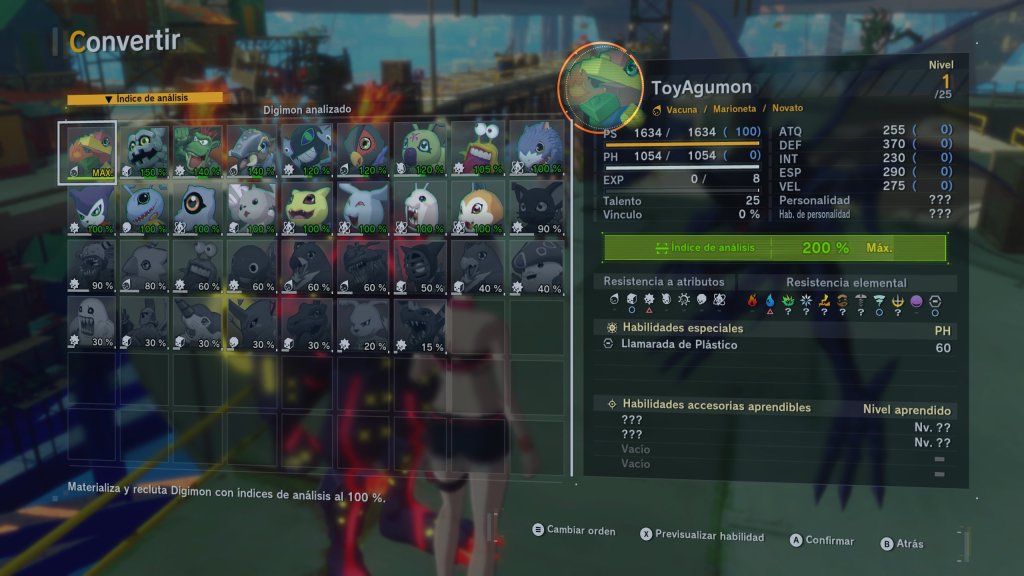Go back with Atrás
The width and height of the screenshot is (1024, 576).
click(x=902, y=544)
